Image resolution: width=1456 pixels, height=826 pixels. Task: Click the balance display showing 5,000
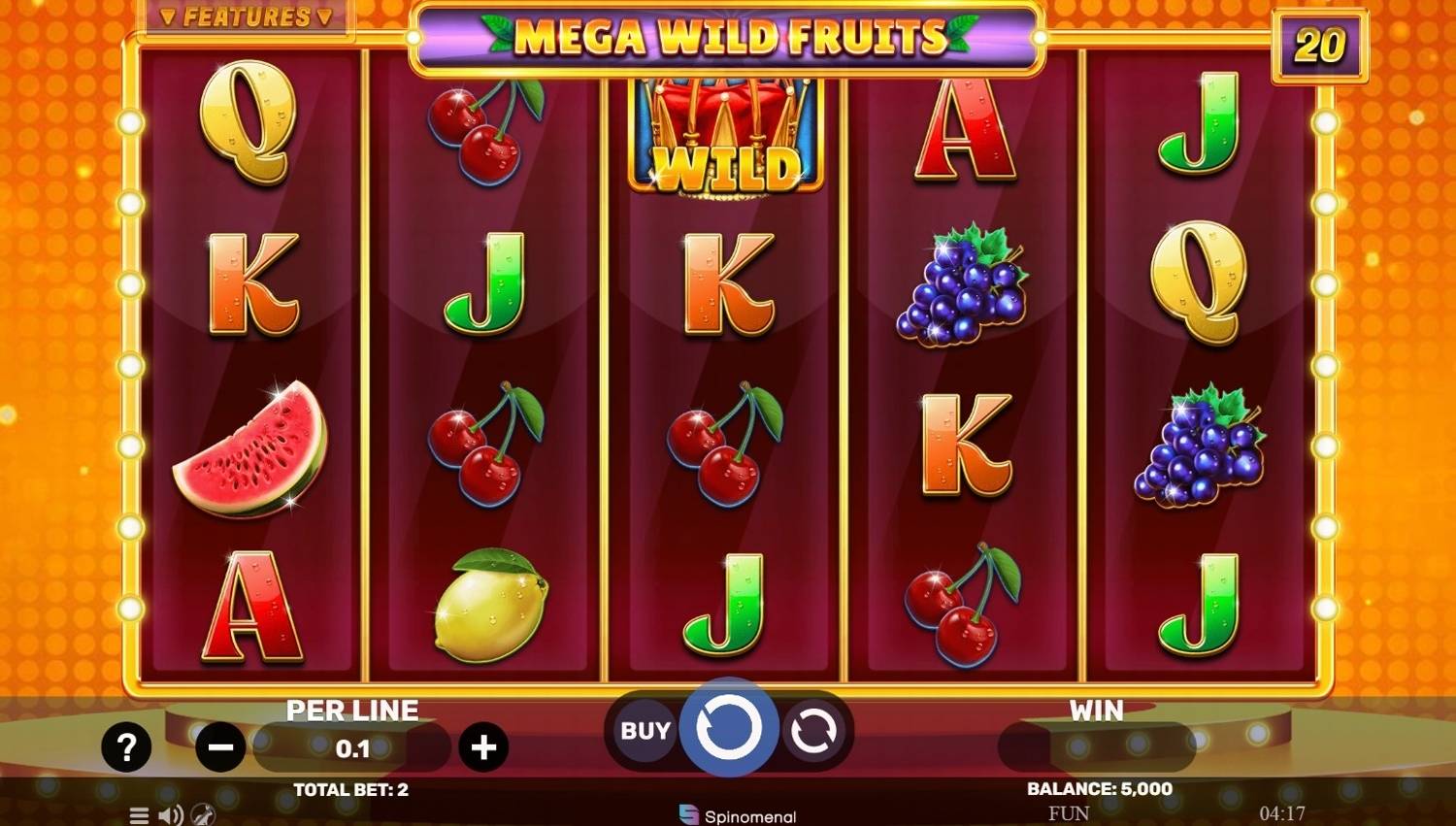(1097, 789)
